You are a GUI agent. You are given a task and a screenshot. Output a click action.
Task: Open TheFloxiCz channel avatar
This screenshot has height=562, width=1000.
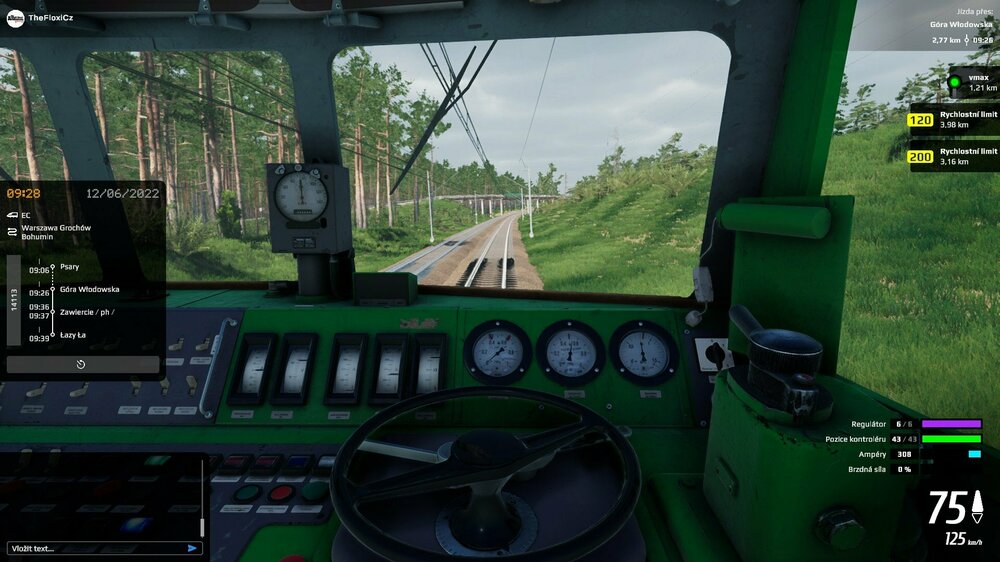pos(14,17)
